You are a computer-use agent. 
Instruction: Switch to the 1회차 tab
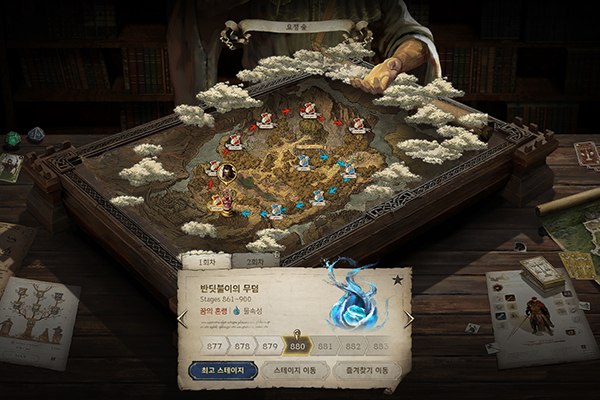[205, 261]
